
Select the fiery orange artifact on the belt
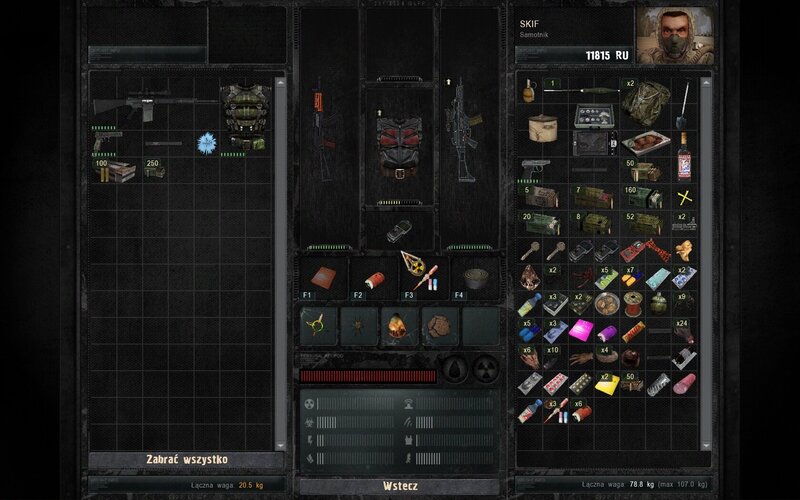[x=398, y=326]
